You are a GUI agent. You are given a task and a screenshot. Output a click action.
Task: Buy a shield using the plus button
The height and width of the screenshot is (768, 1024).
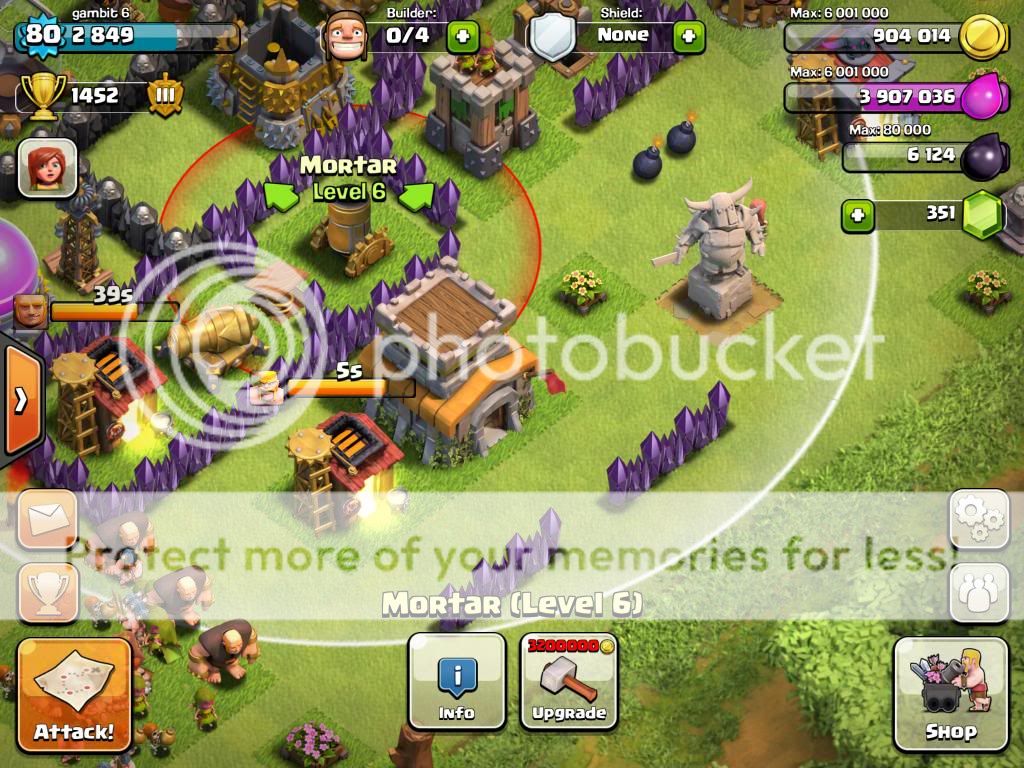click(688, 37)
